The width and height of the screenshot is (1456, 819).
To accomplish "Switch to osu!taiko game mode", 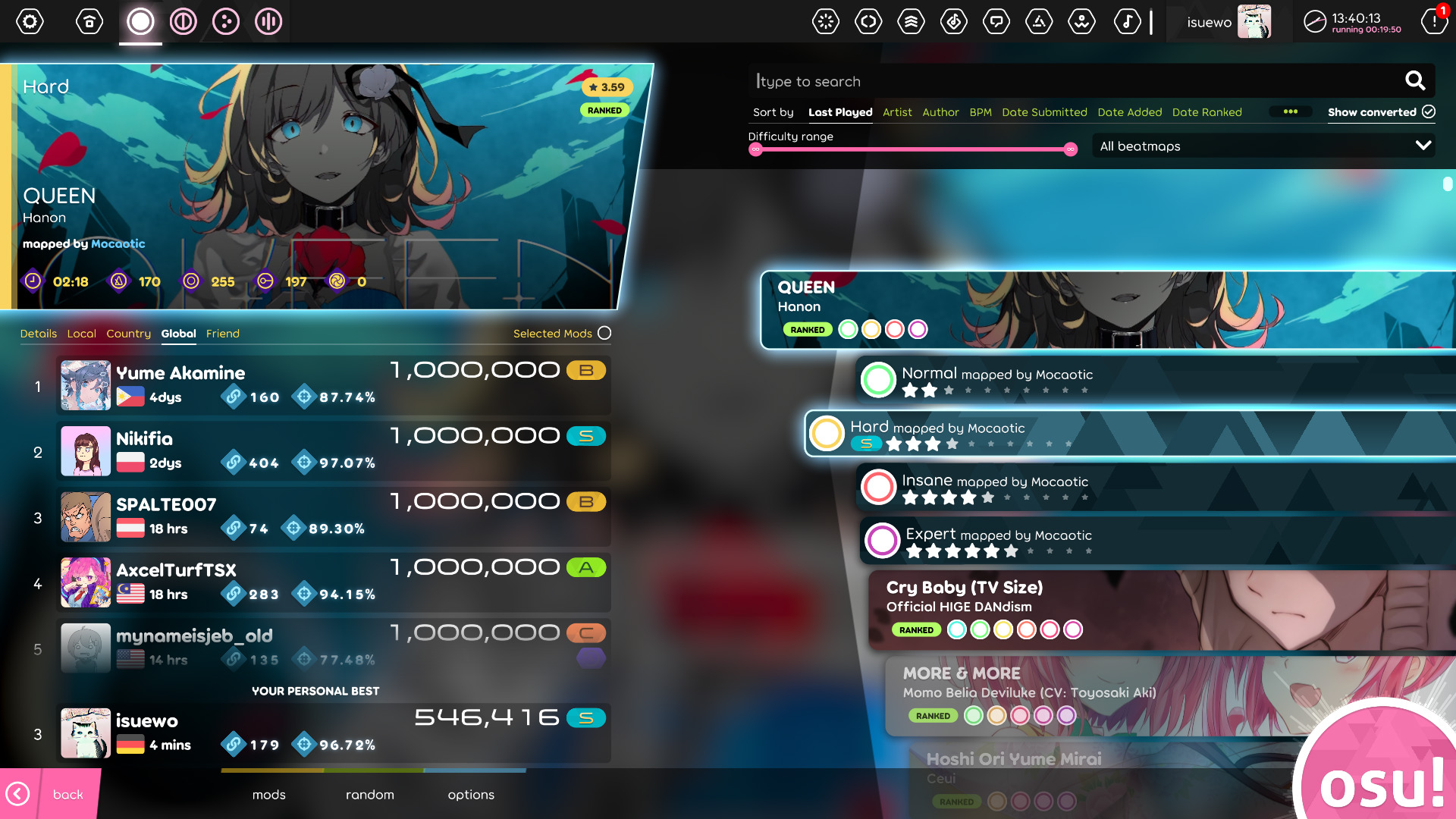I will point(181,22).
